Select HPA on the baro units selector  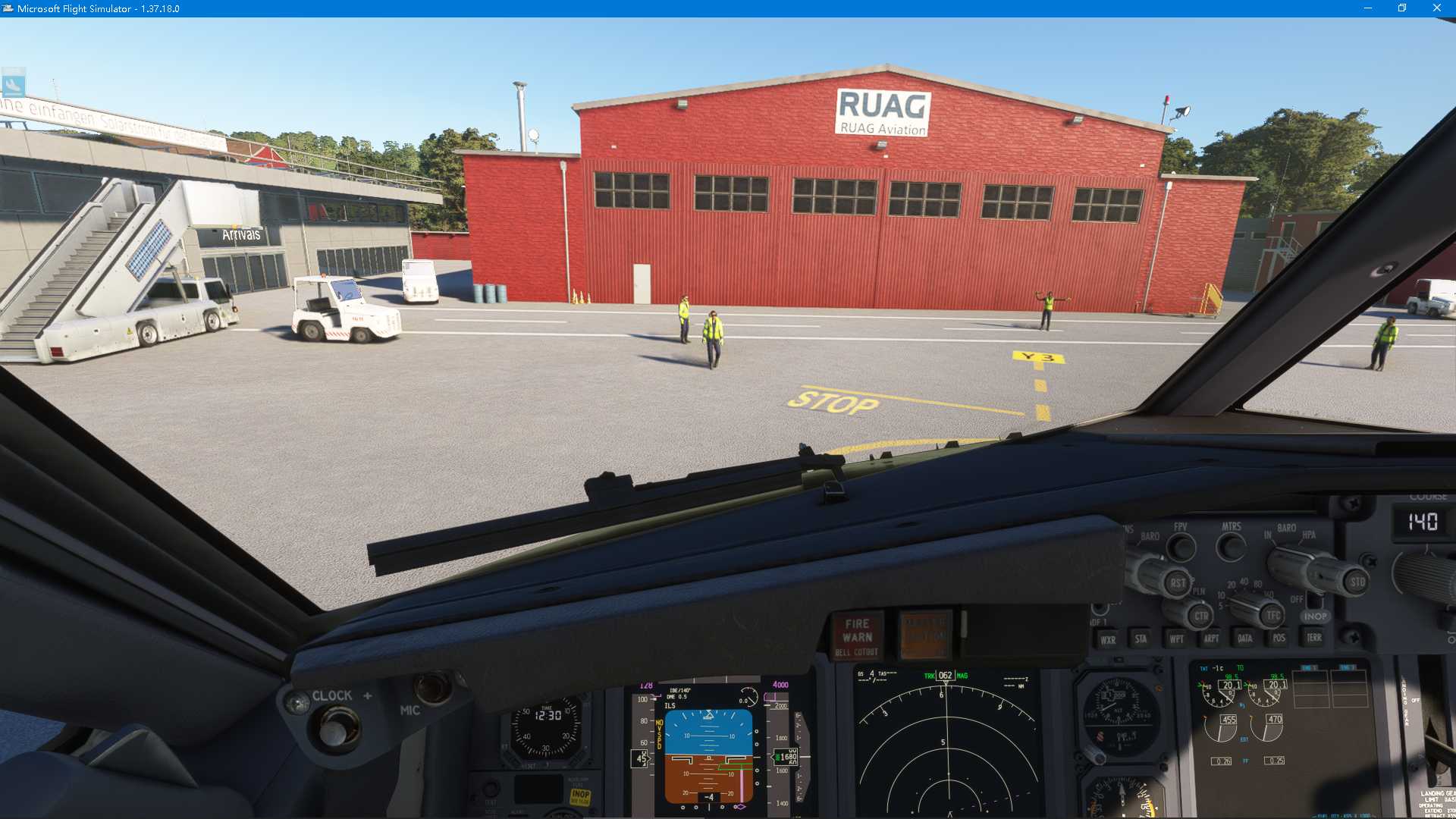(x=1307, y=535)
